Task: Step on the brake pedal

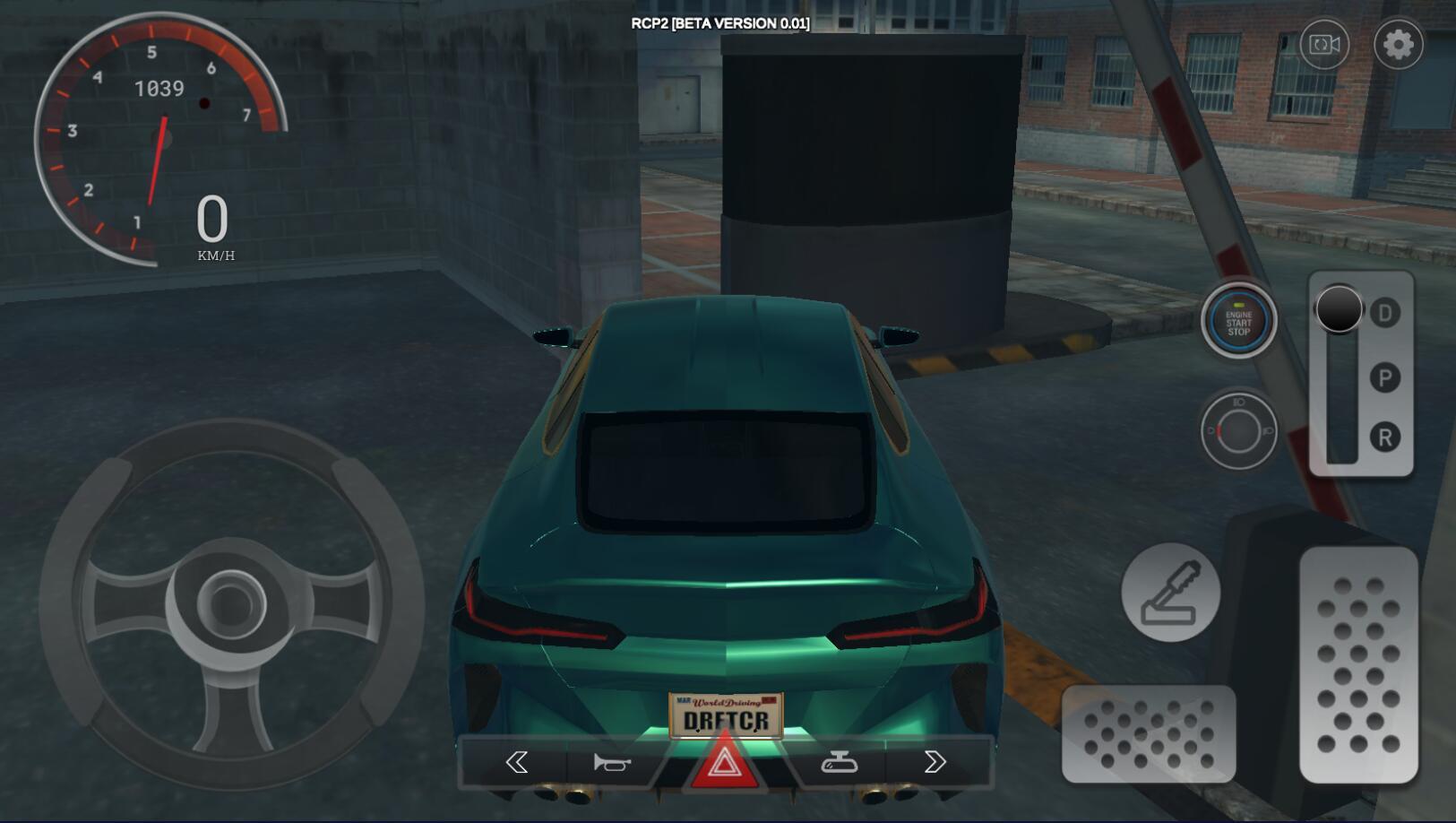Action: tap(1149, 733)
